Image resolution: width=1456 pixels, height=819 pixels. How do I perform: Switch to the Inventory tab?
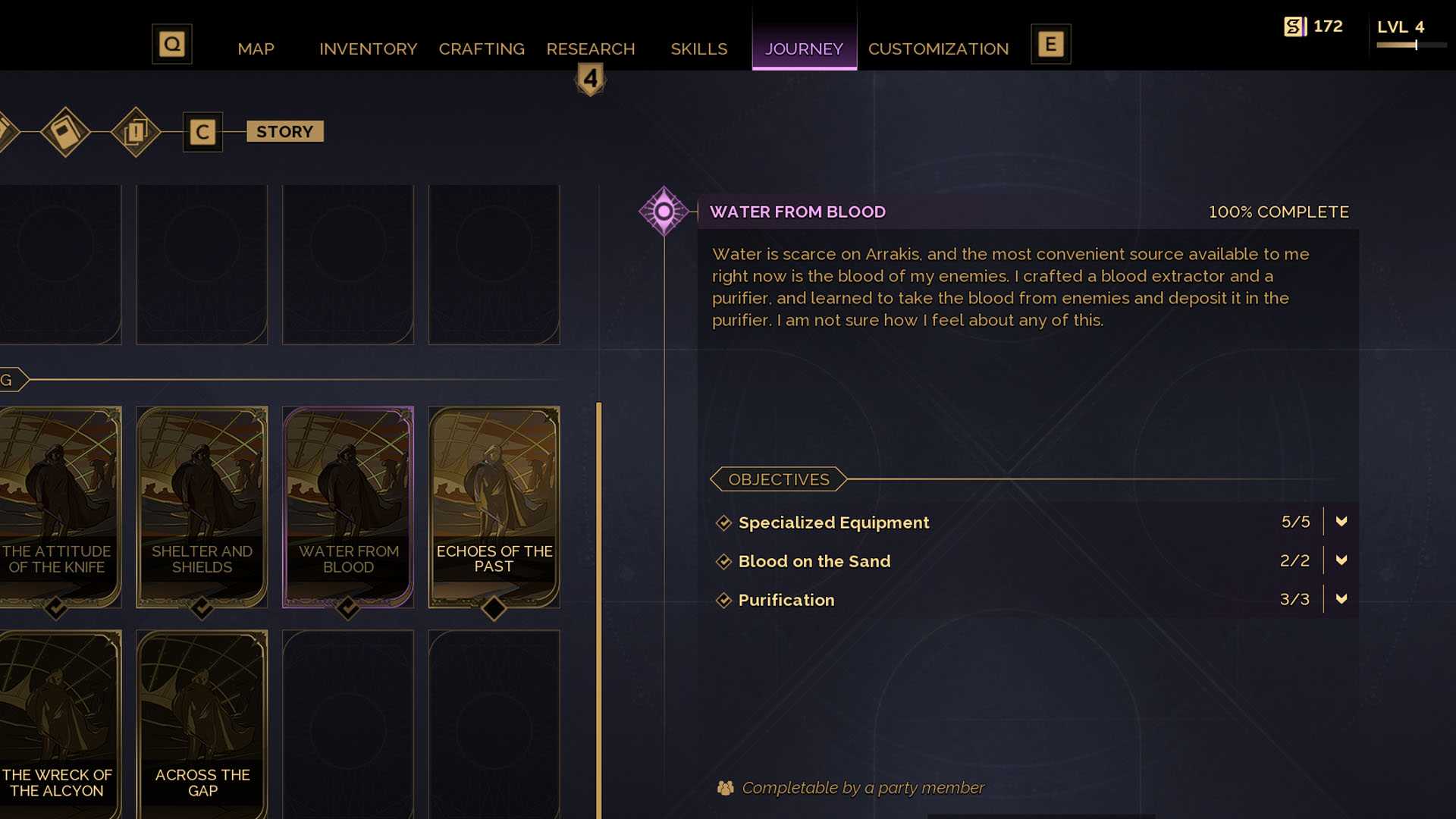[369, 49]
